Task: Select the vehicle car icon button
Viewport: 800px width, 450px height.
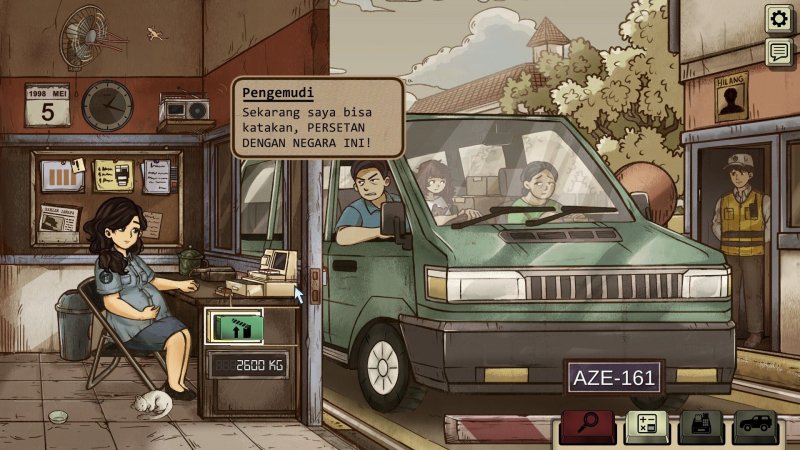Action: pos(755,427)
